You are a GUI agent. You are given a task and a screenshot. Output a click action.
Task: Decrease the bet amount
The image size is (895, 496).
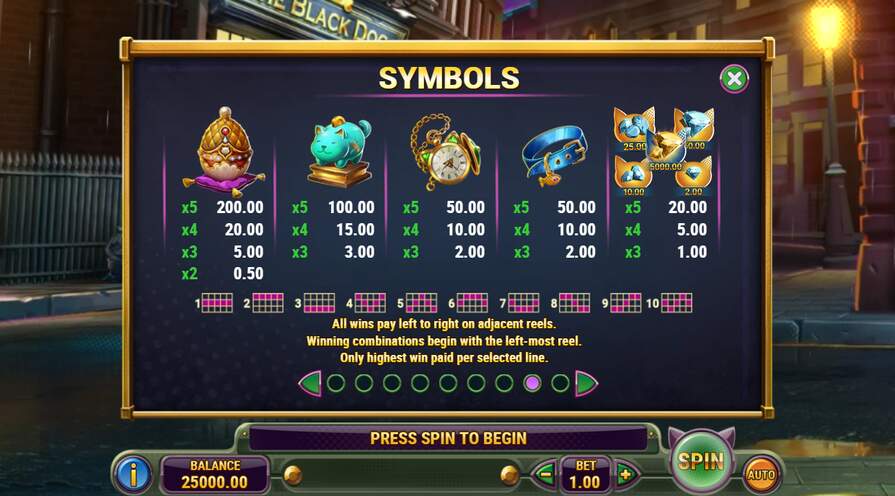point(545,473)
